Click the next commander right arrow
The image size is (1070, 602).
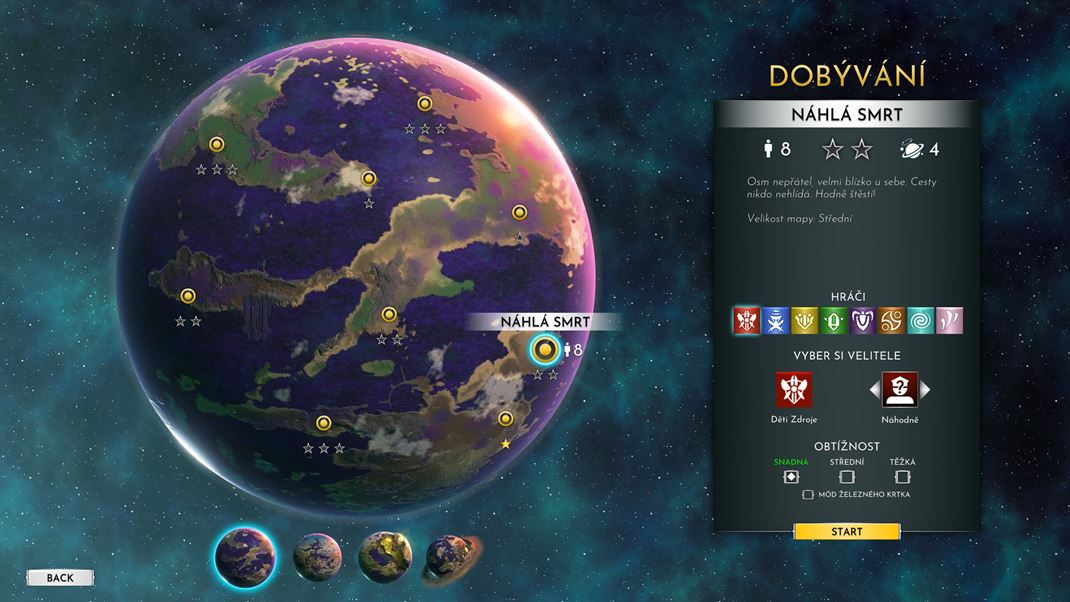coord(925,389)
